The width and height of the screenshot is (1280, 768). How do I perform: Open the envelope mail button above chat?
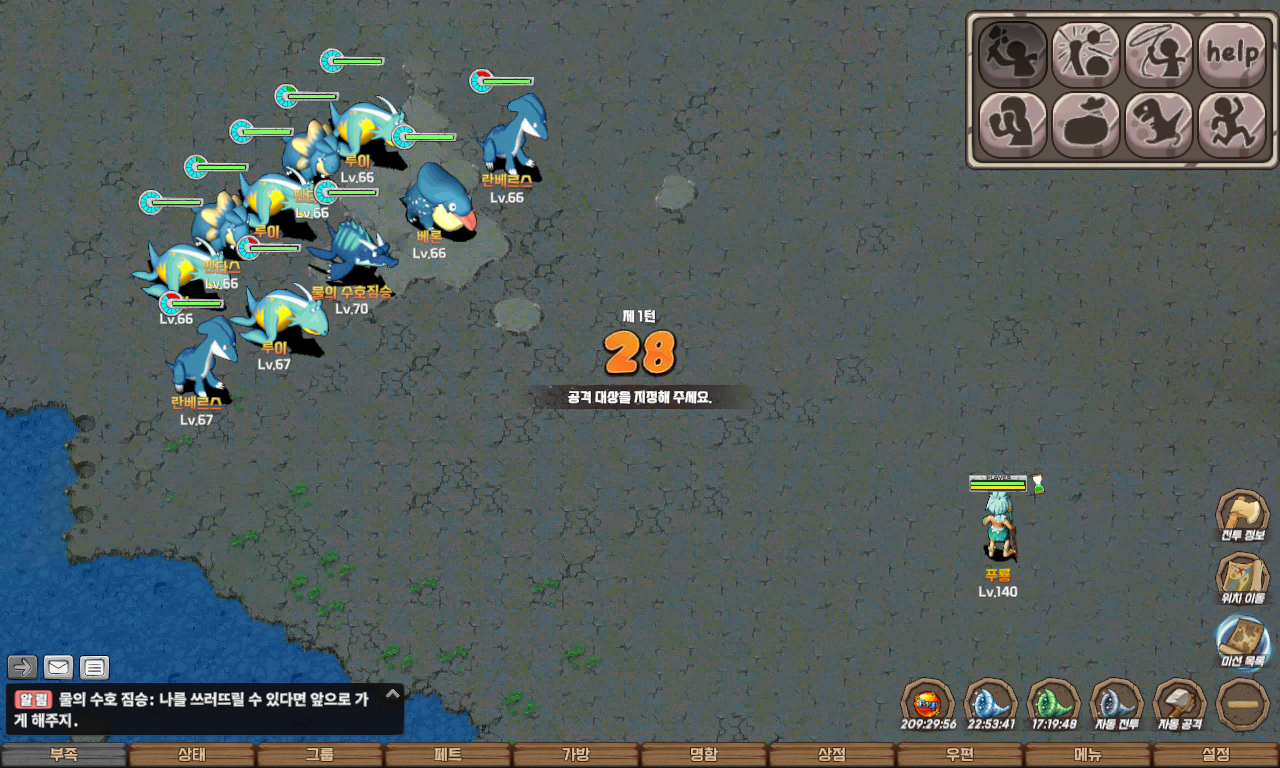[59, 667]
